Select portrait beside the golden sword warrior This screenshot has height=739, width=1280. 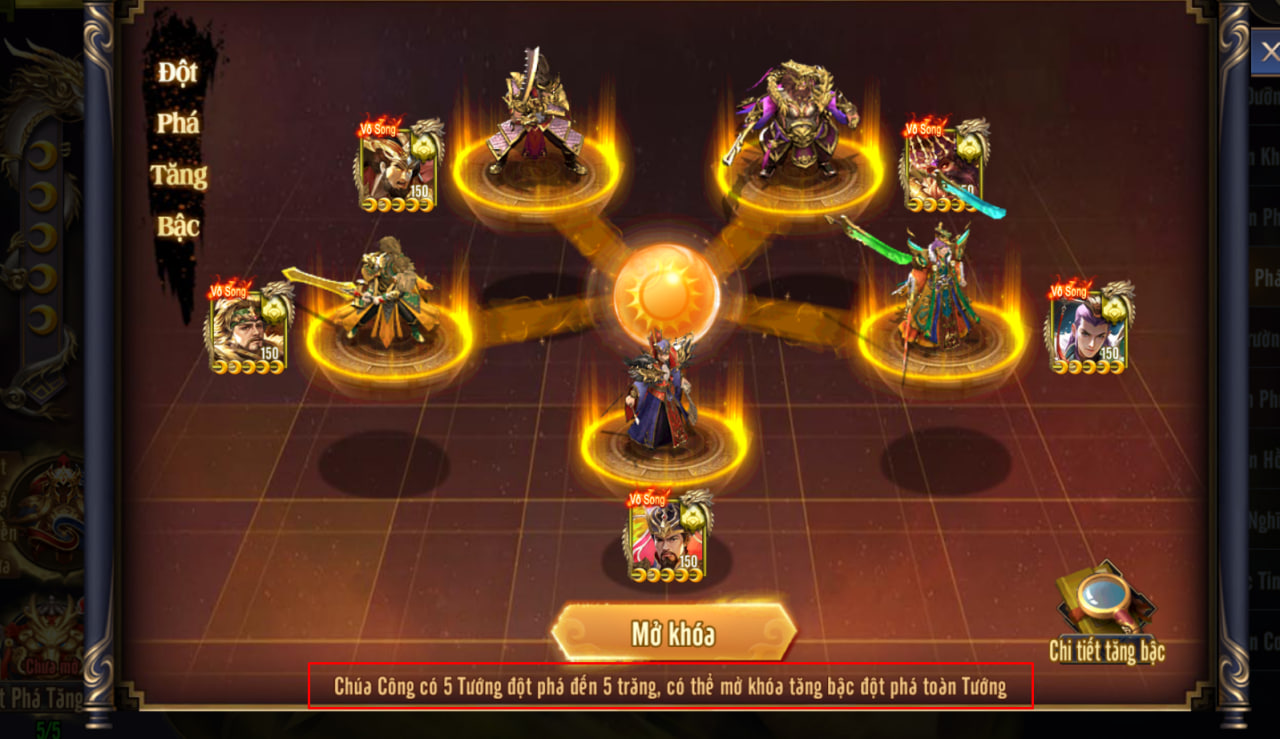coord(399,167)
